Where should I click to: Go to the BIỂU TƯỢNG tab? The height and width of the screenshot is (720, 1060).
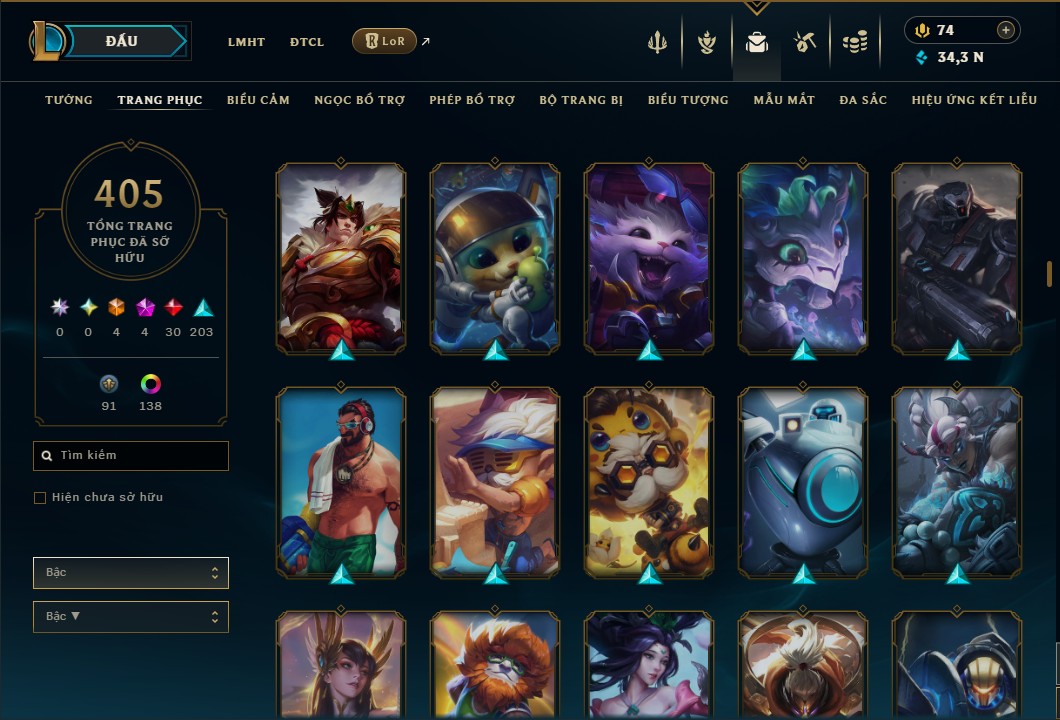pyautogui.click(x=688, y=100)
